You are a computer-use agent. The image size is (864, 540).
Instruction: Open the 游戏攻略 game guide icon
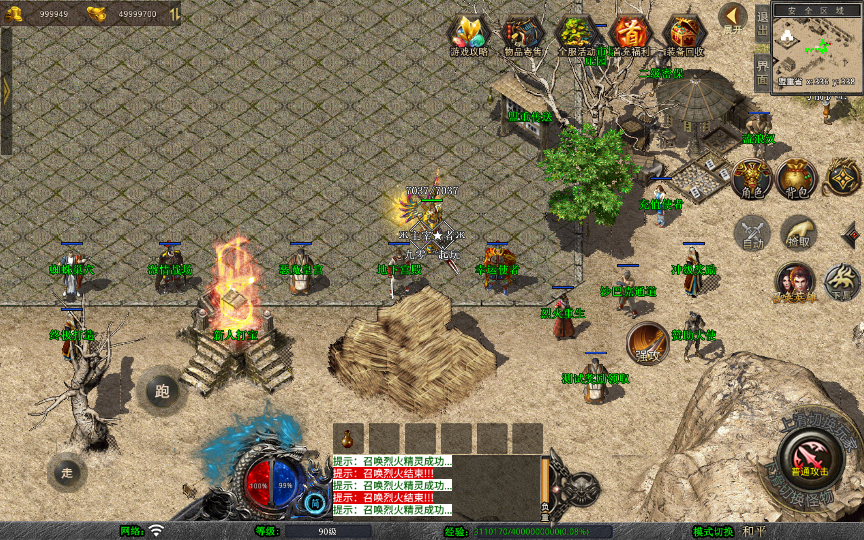(468, 35)
